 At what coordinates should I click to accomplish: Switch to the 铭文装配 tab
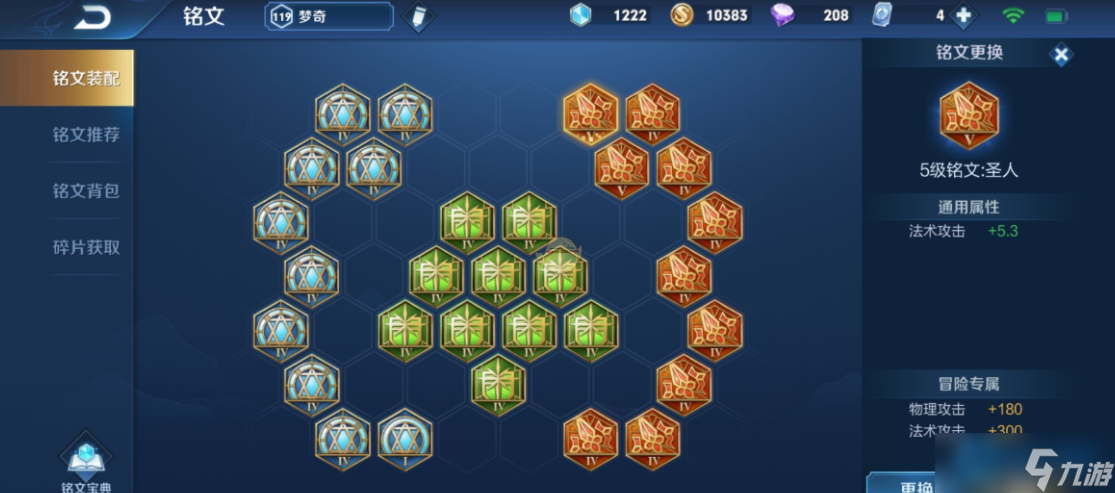pos(67,78)
